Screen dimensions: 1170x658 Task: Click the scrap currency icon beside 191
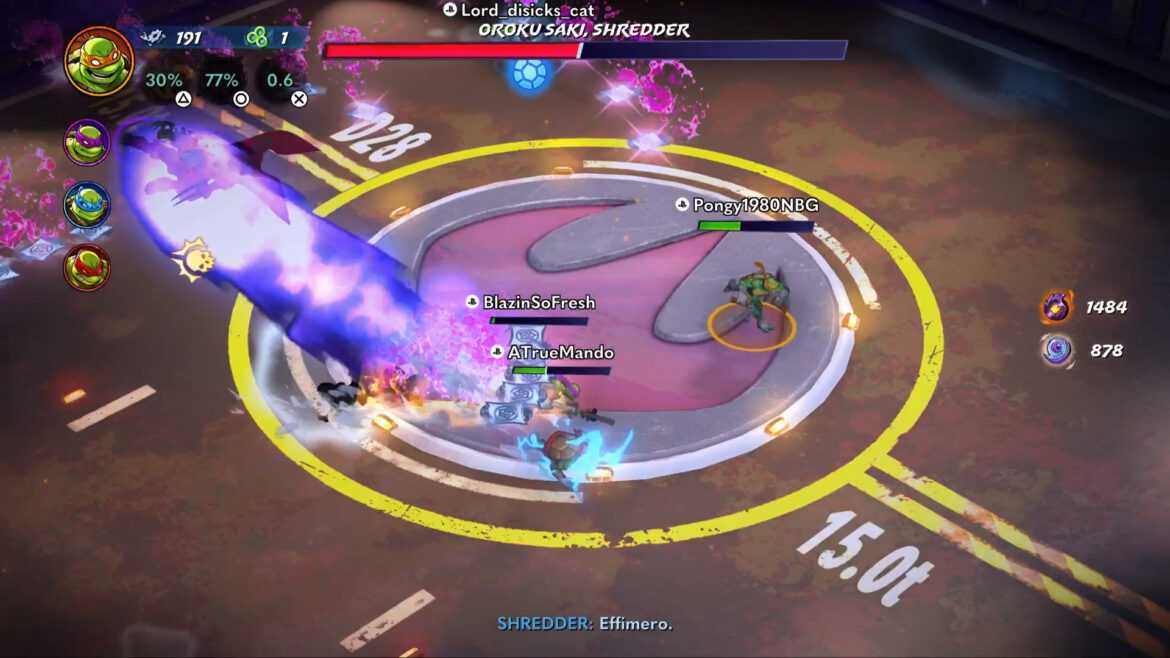point(152,38)
